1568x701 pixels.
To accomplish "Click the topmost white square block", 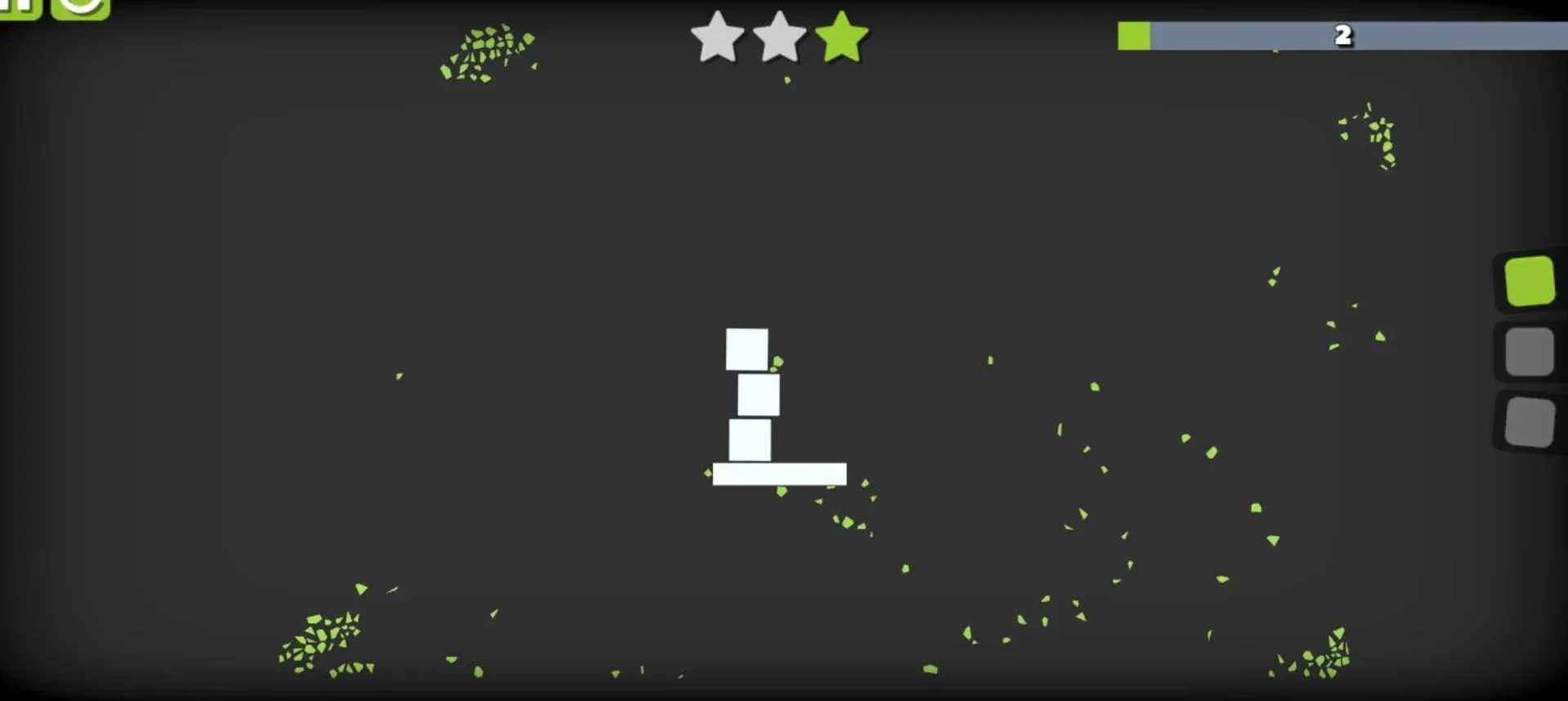I will click(x=747, y=348).
